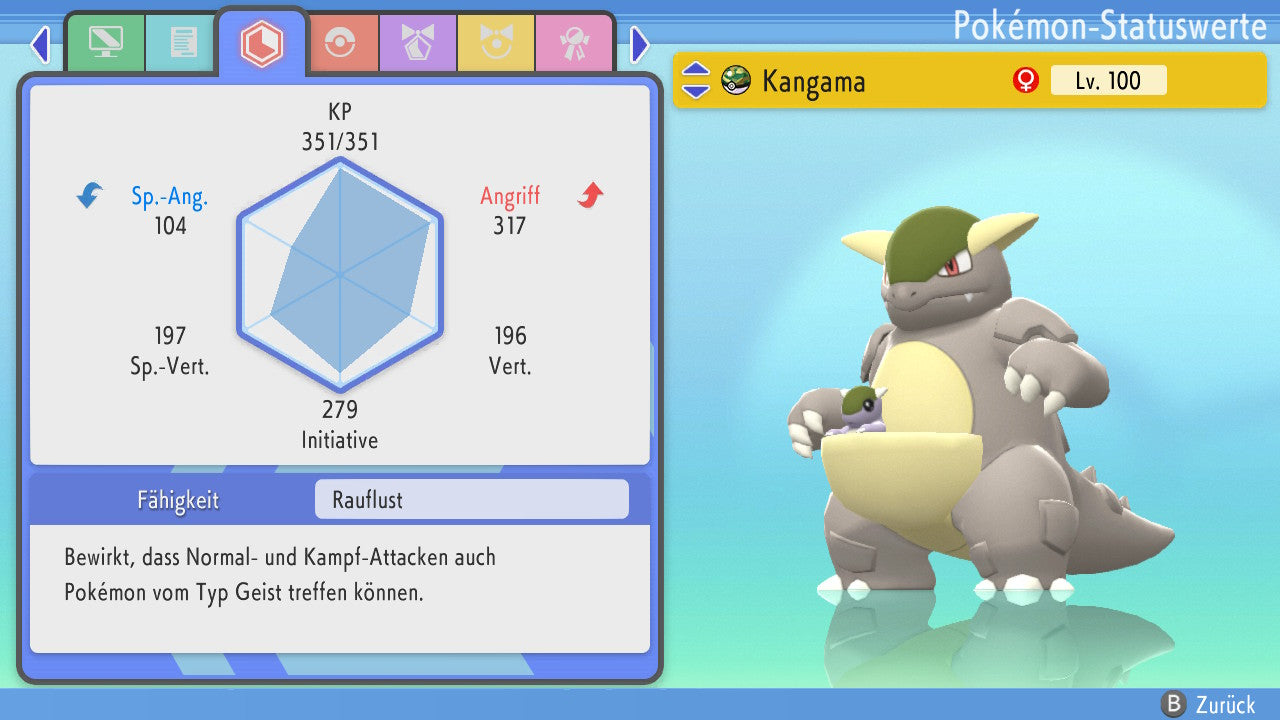Switch to the green monitor icon tab

point(105,43)
